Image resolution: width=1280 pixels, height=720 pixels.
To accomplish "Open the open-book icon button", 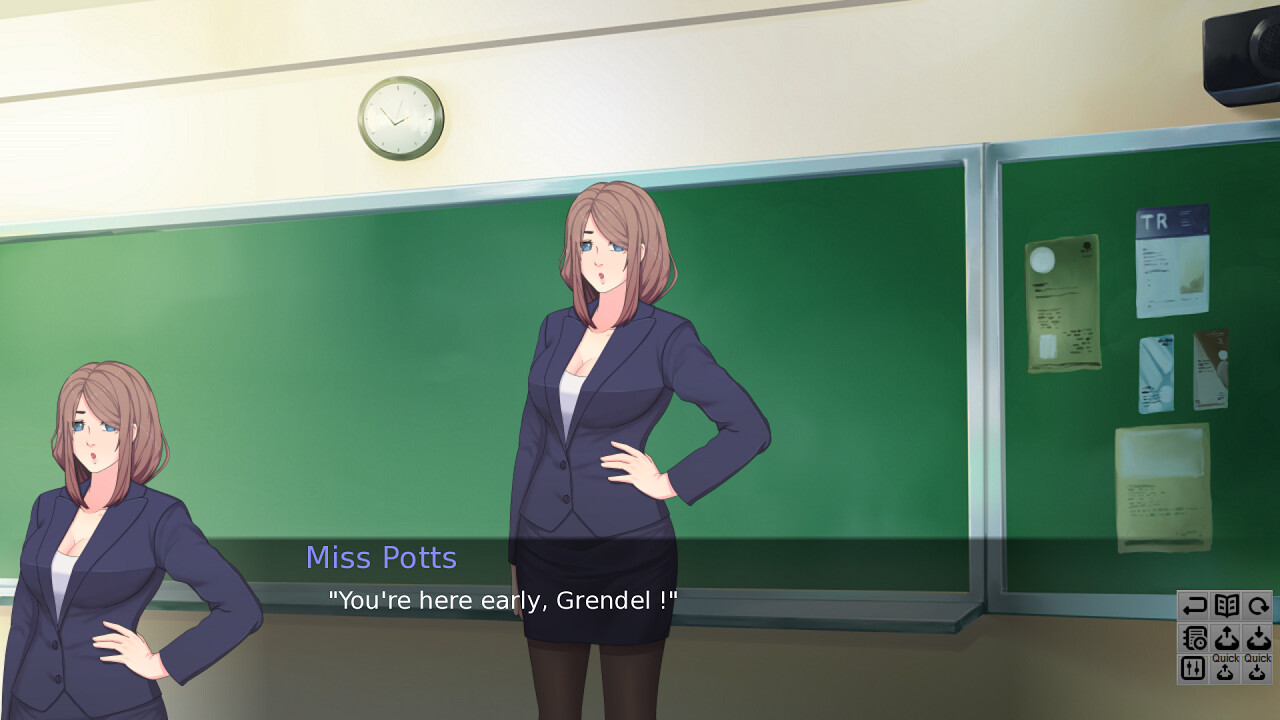I will pos(1226,605).
